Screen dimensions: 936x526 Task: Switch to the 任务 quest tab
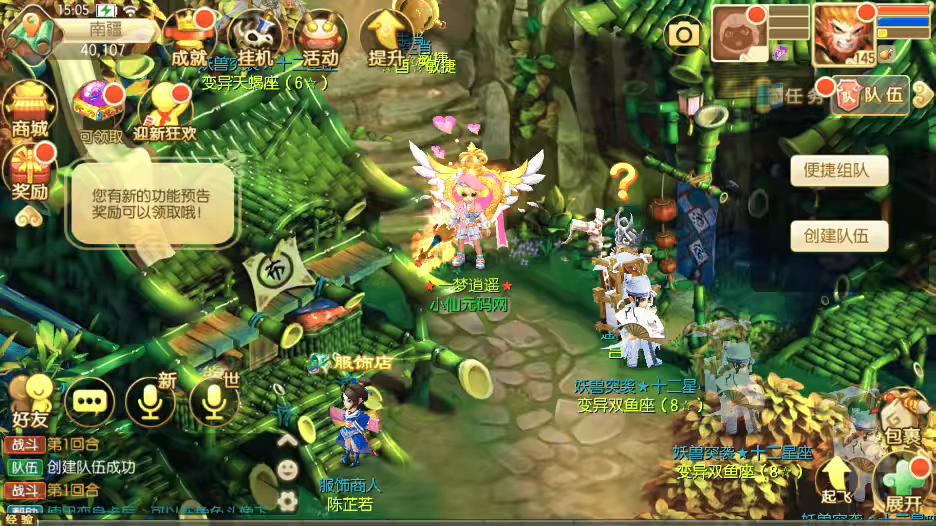pos(800,96)
